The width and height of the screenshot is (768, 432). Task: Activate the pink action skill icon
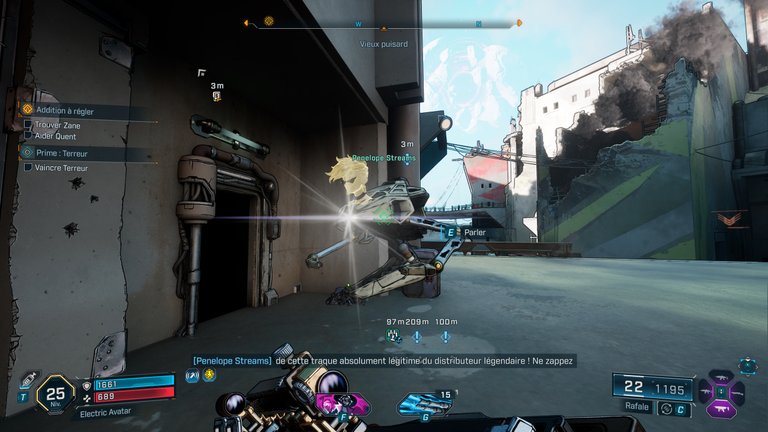[x=329, y=404]
